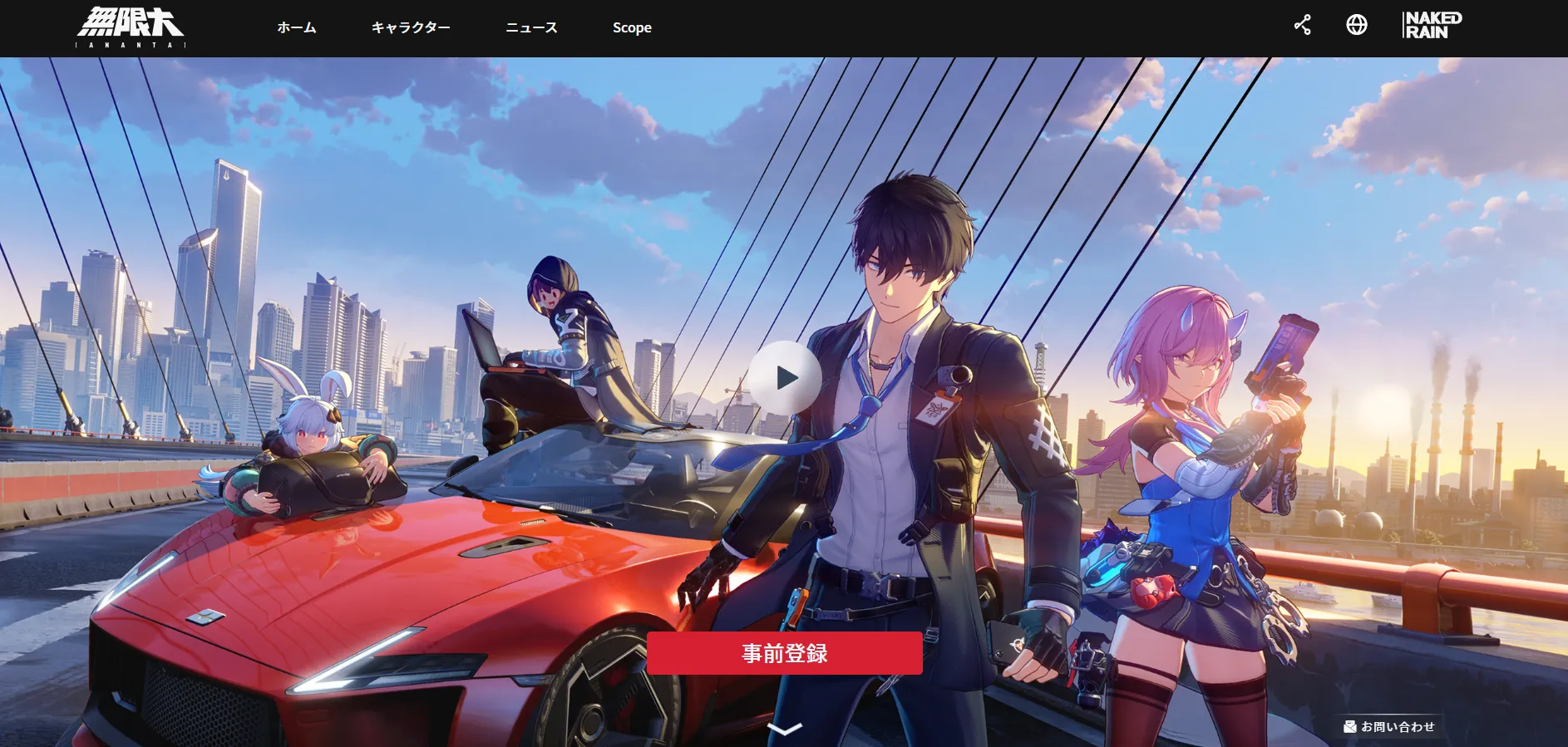
Task: Click the share network-nodes symbol
Action: pos(1303,25)
